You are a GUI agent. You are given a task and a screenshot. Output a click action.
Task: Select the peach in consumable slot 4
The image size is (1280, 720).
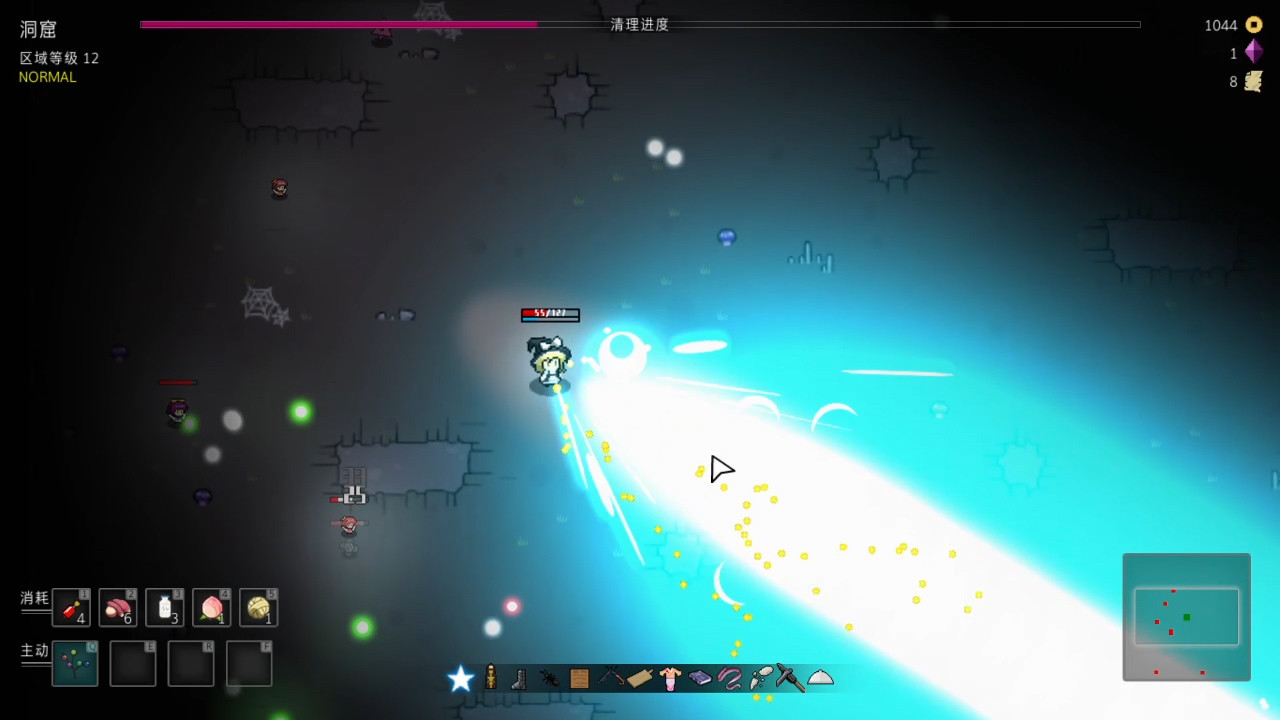[x=212, y=608]
